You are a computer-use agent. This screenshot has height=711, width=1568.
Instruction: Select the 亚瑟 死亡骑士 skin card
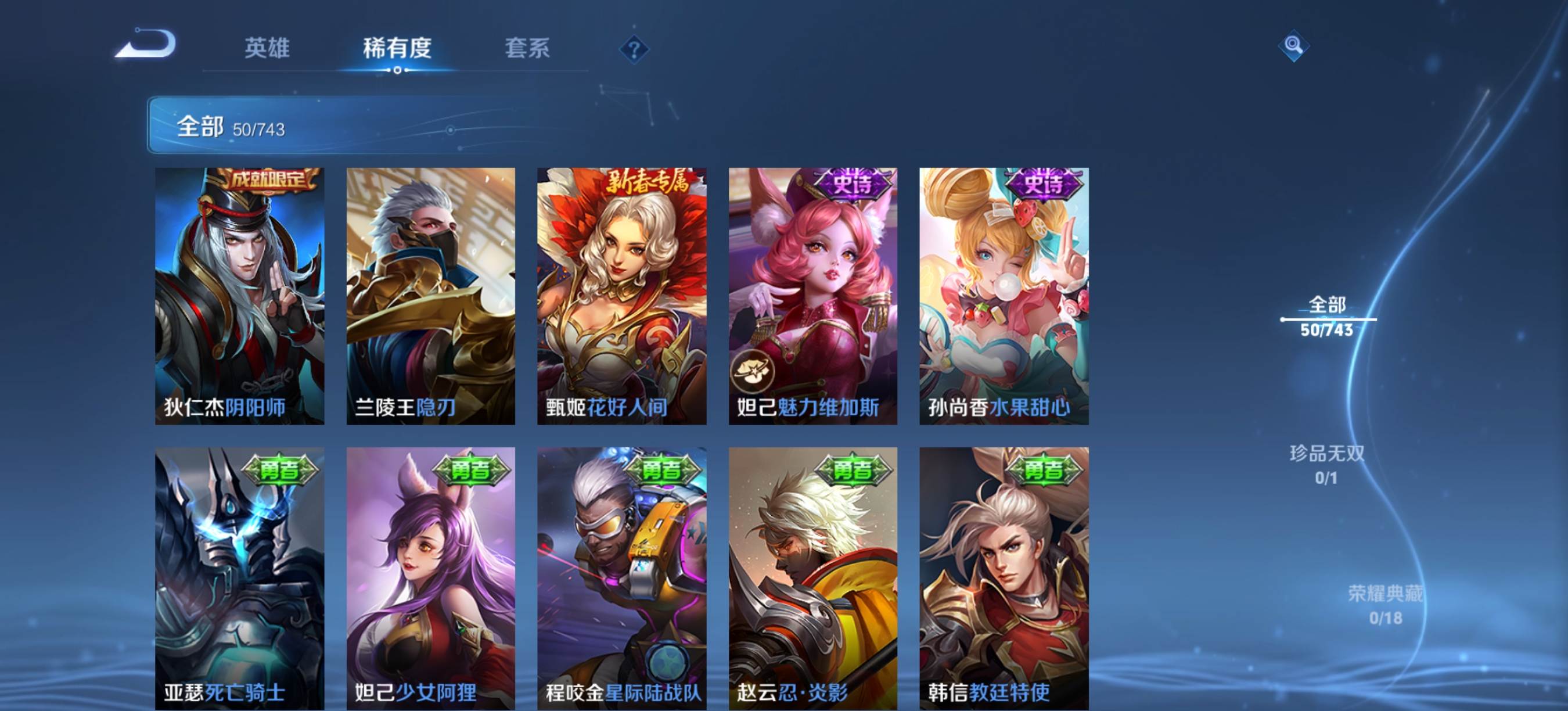[239, 579]
